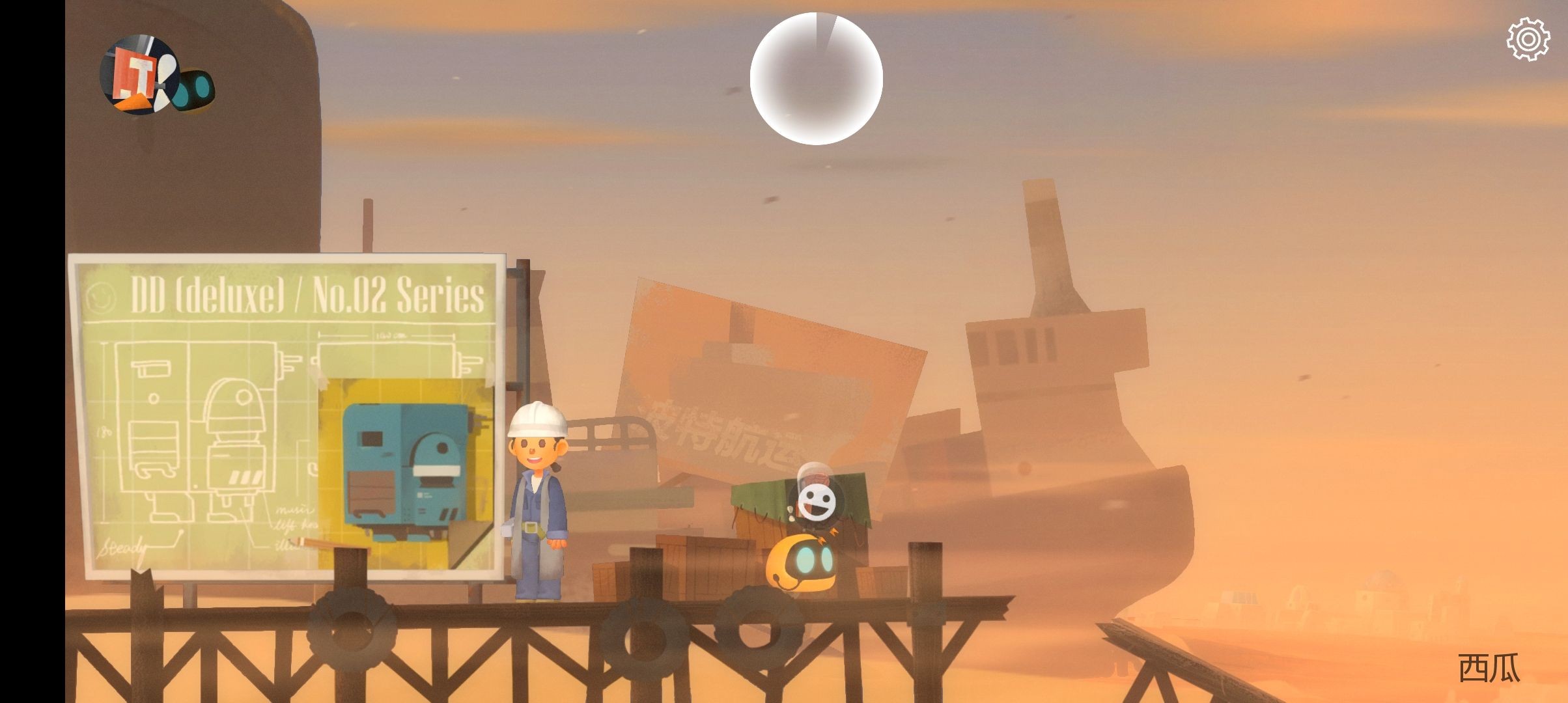Tap the smiley face interaction bubble
This screenshot has width=1568, height=703.
[816, 502]
